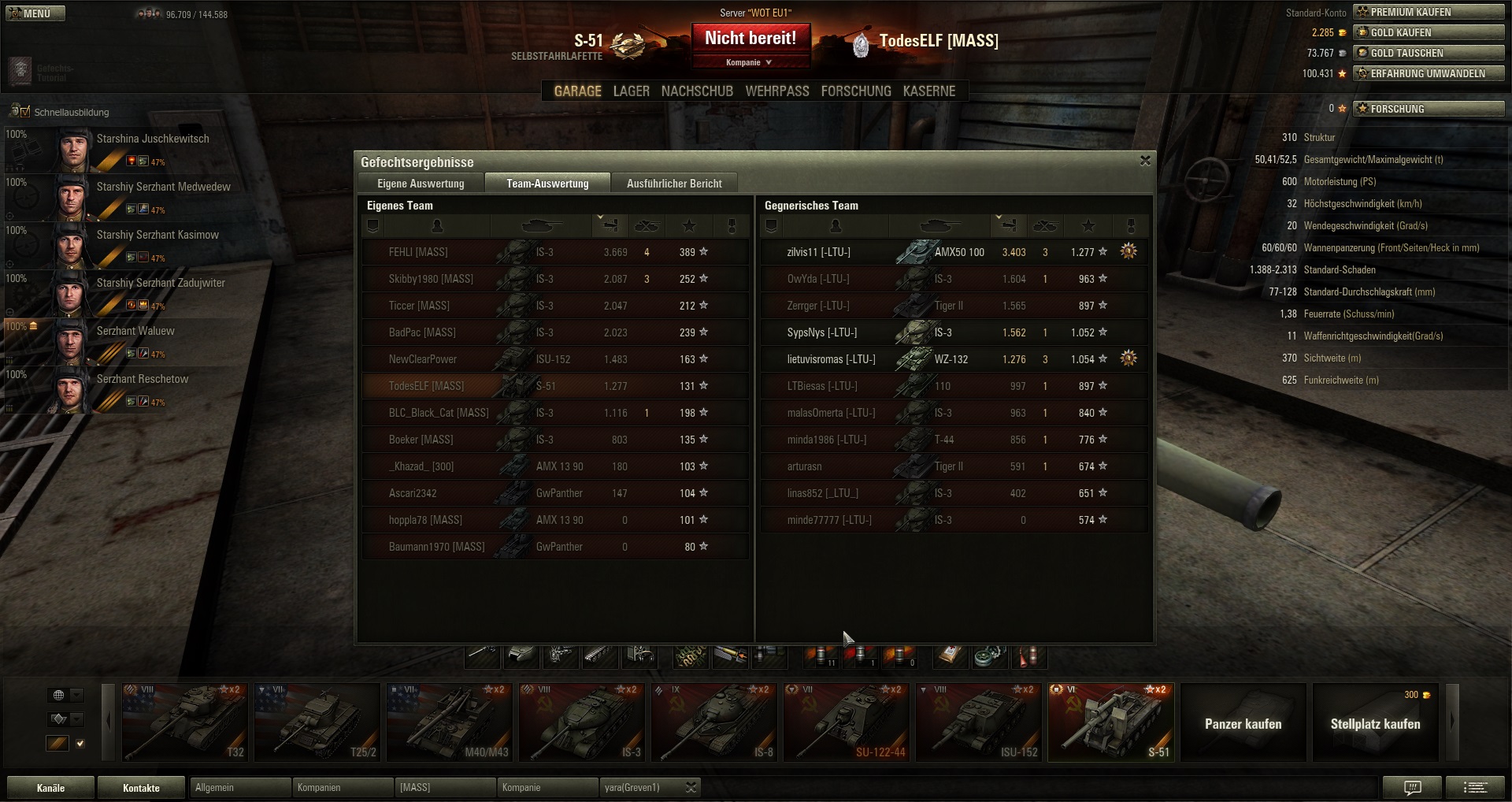Select player zilvis11 in enemy team list
1512x802 pixels.
point(819,252)
